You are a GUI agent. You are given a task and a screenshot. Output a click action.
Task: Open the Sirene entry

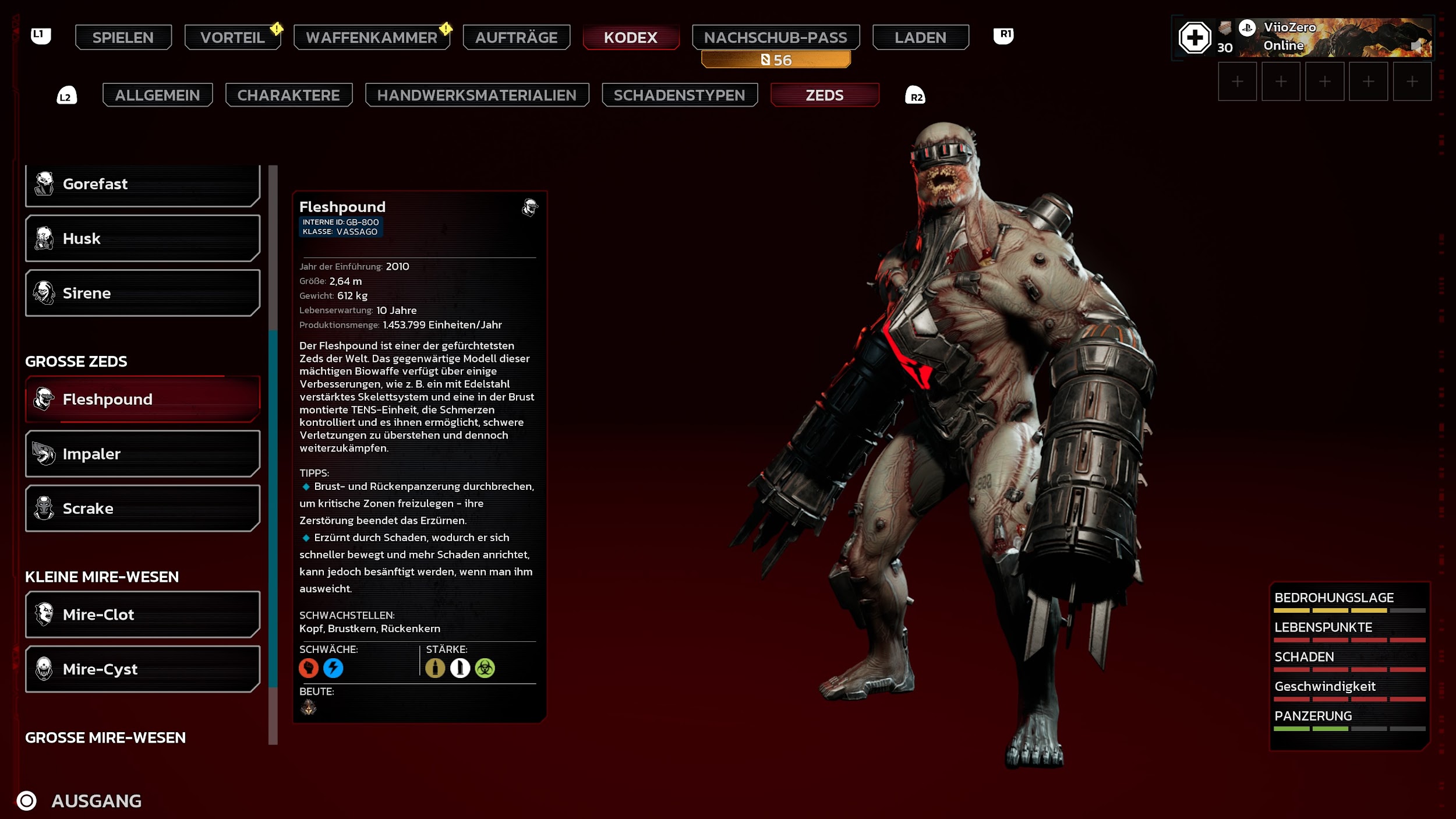pyautogui.click(x=142, y=293)
